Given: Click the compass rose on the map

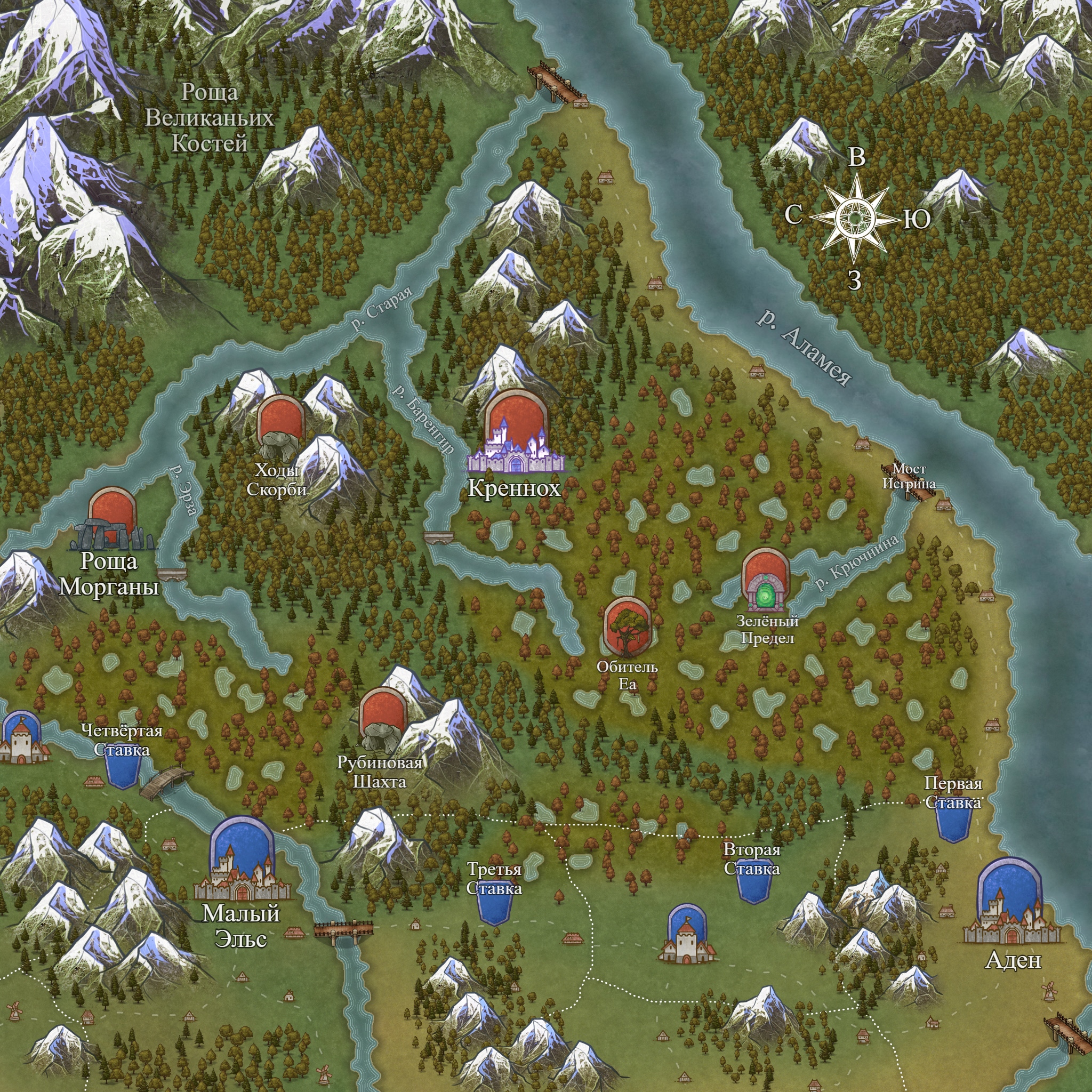Looking at the screenshot, I should [856, 217].
